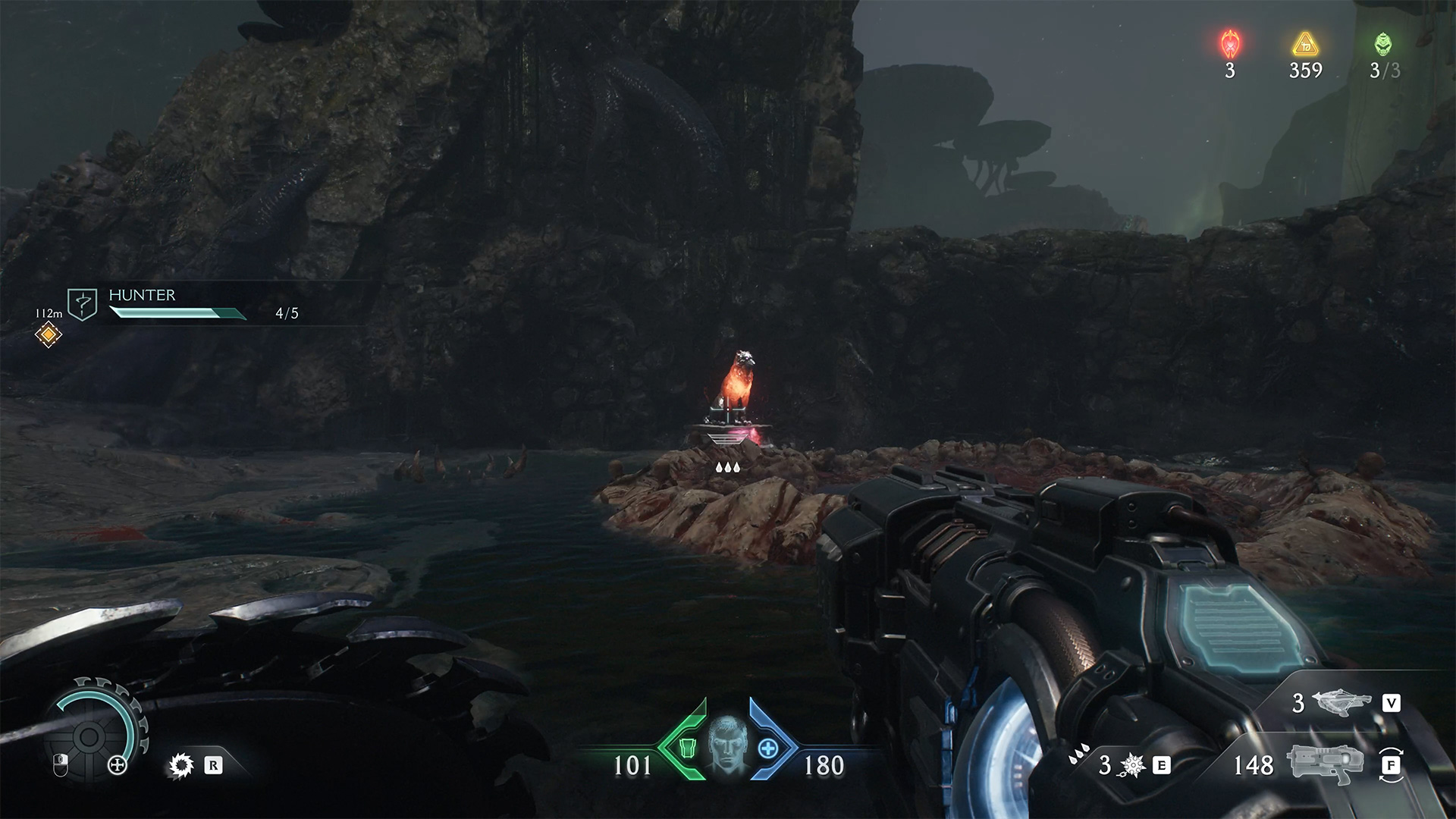Click the Hunter shield question-mark icon
Image resolution: width=1456 pixels, height=819 pixels.
click(82, 303)
